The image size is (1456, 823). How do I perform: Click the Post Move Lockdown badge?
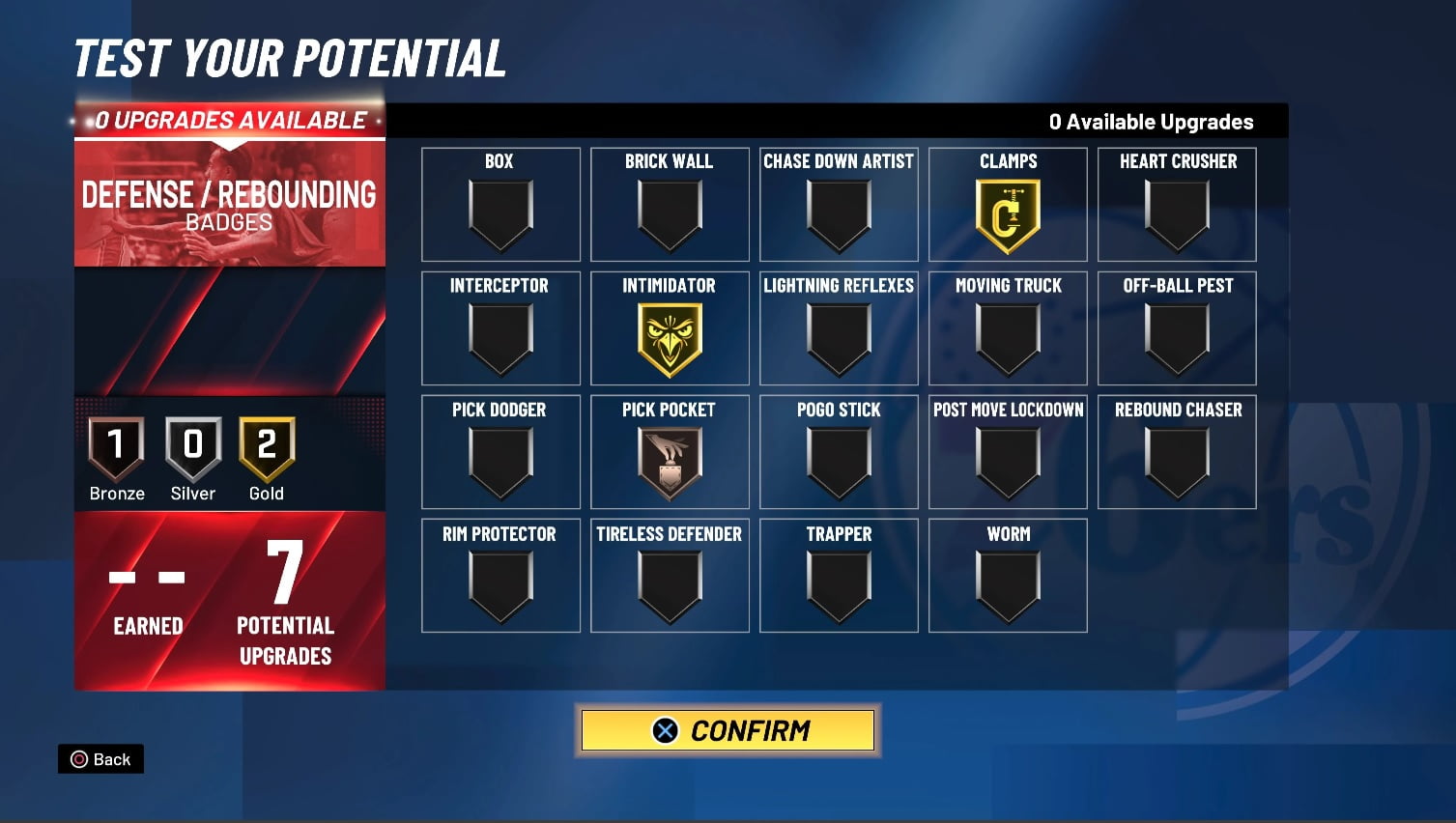point(1008,462)
